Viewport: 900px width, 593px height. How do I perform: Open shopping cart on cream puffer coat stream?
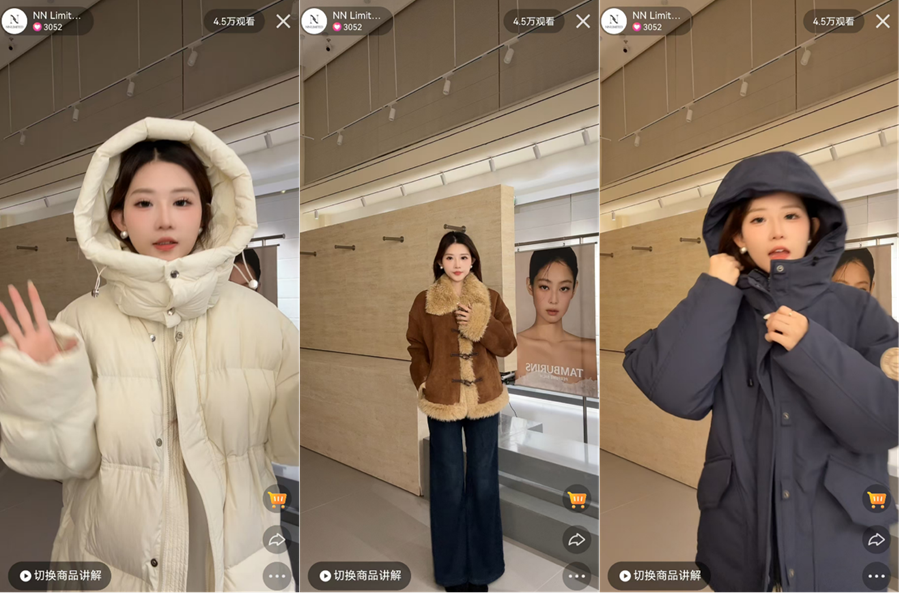(x=277, y=498)
